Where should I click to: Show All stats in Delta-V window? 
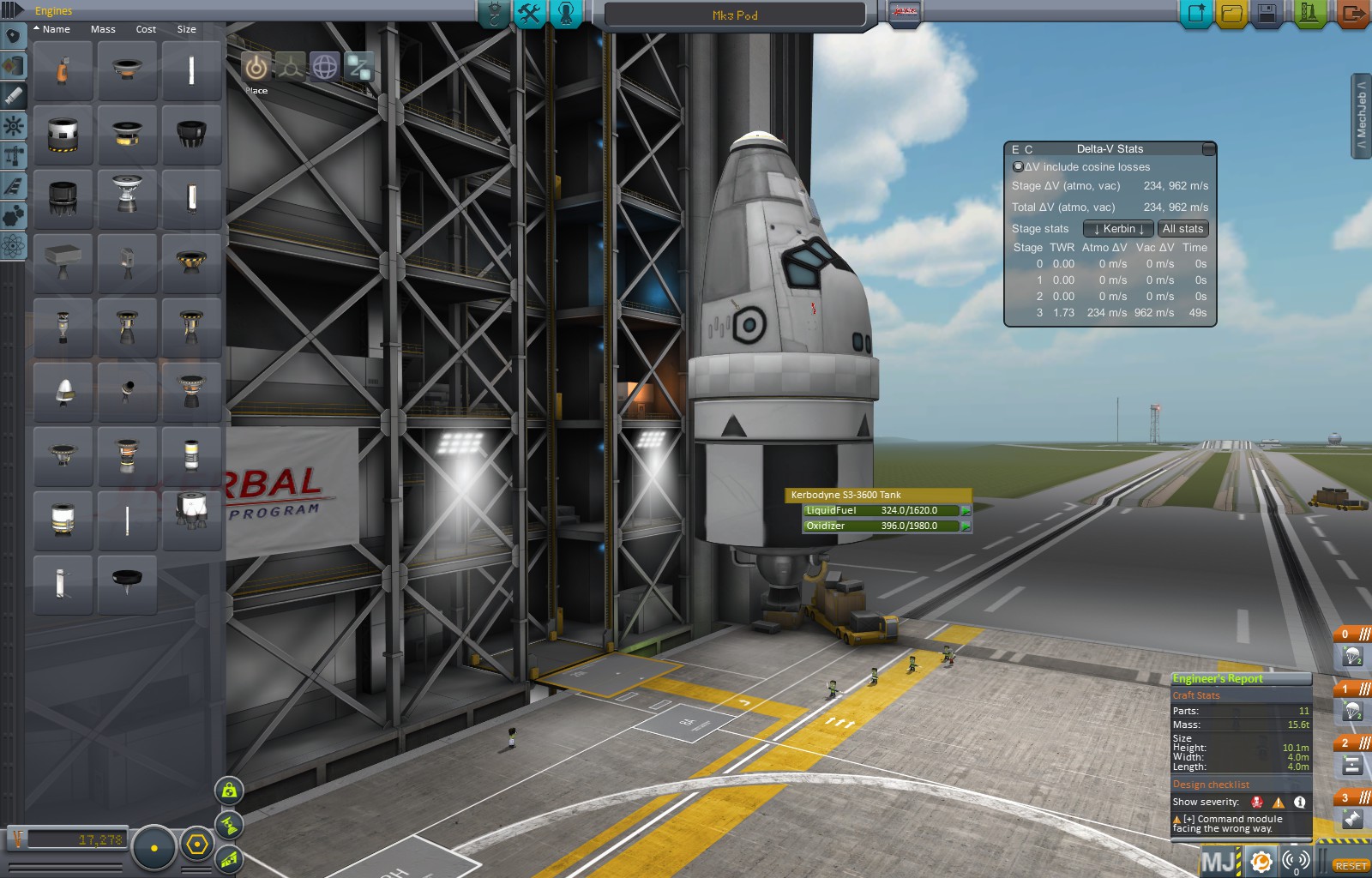(x=1182, y=229)
